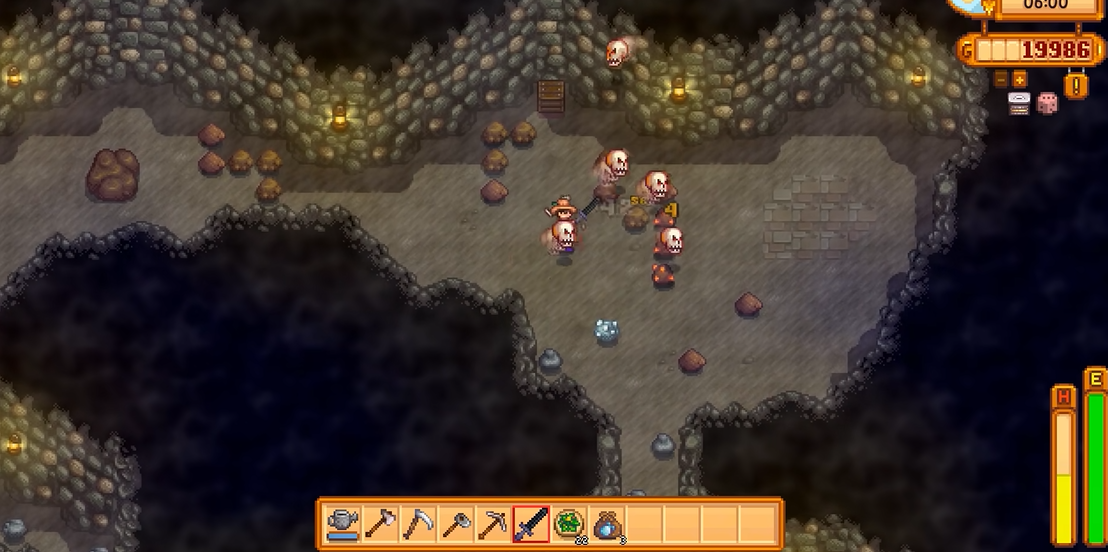Click the zoom-out minus button
This screenshot has height=552, width=1108.
(1001, 79)
